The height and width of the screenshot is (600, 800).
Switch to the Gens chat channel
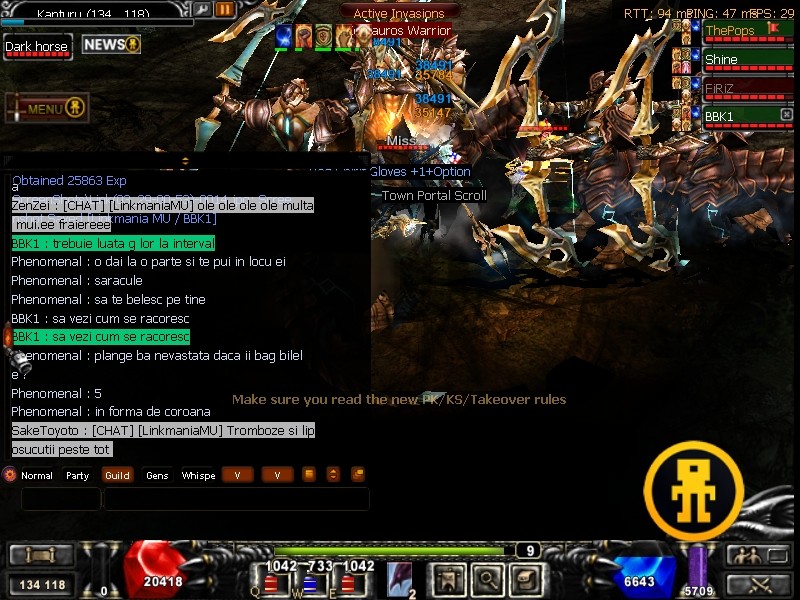pos(157,476)
